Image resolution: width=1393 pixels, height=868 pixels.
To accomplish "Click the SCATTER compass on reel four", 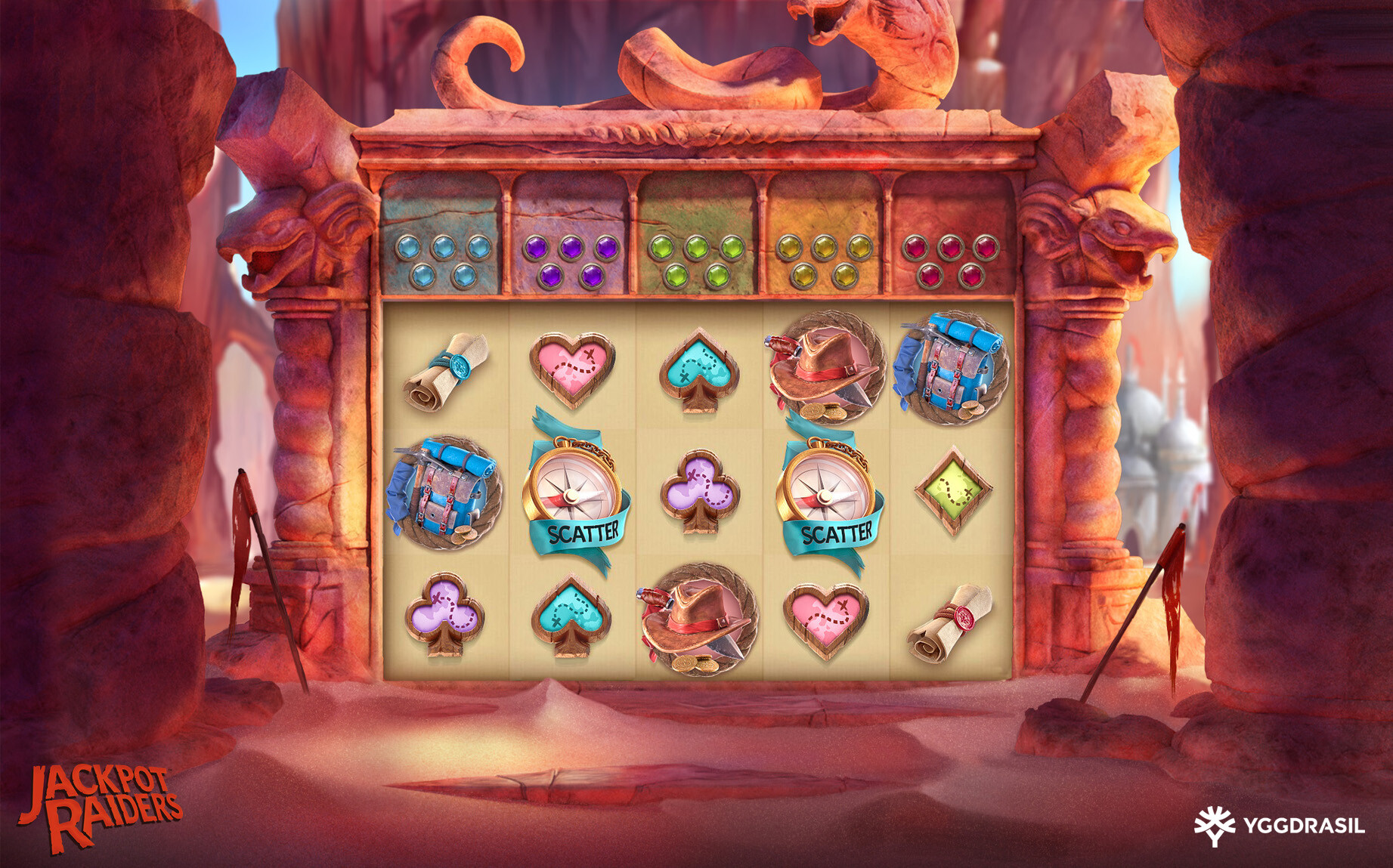I will [x=828, y=491].
